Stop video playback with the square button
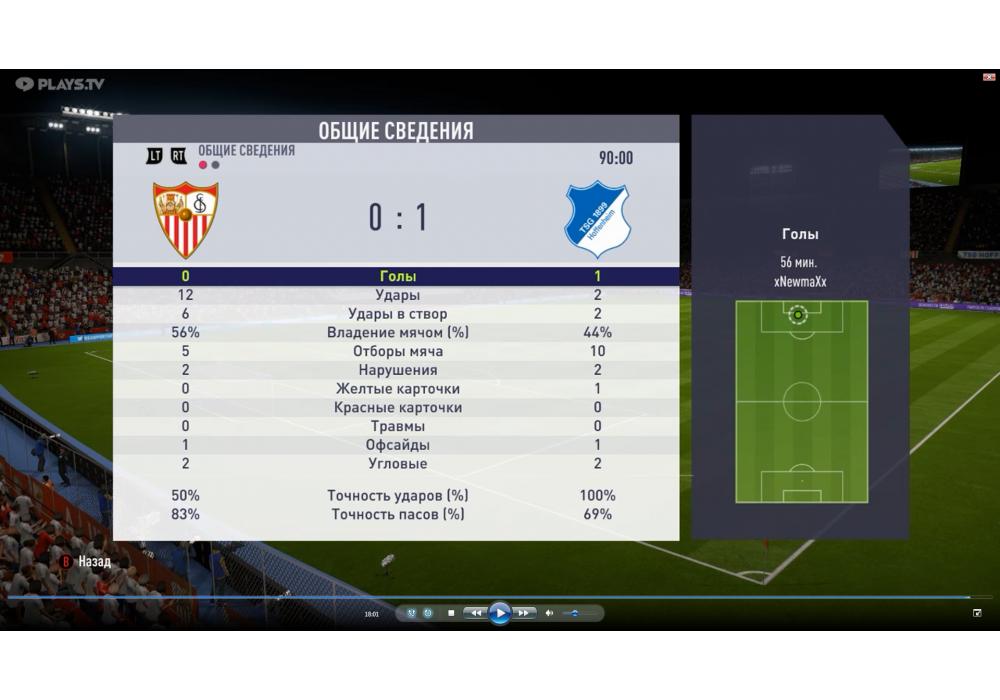The width and height of the screenshot is (1000, 700). pos(451,613)
